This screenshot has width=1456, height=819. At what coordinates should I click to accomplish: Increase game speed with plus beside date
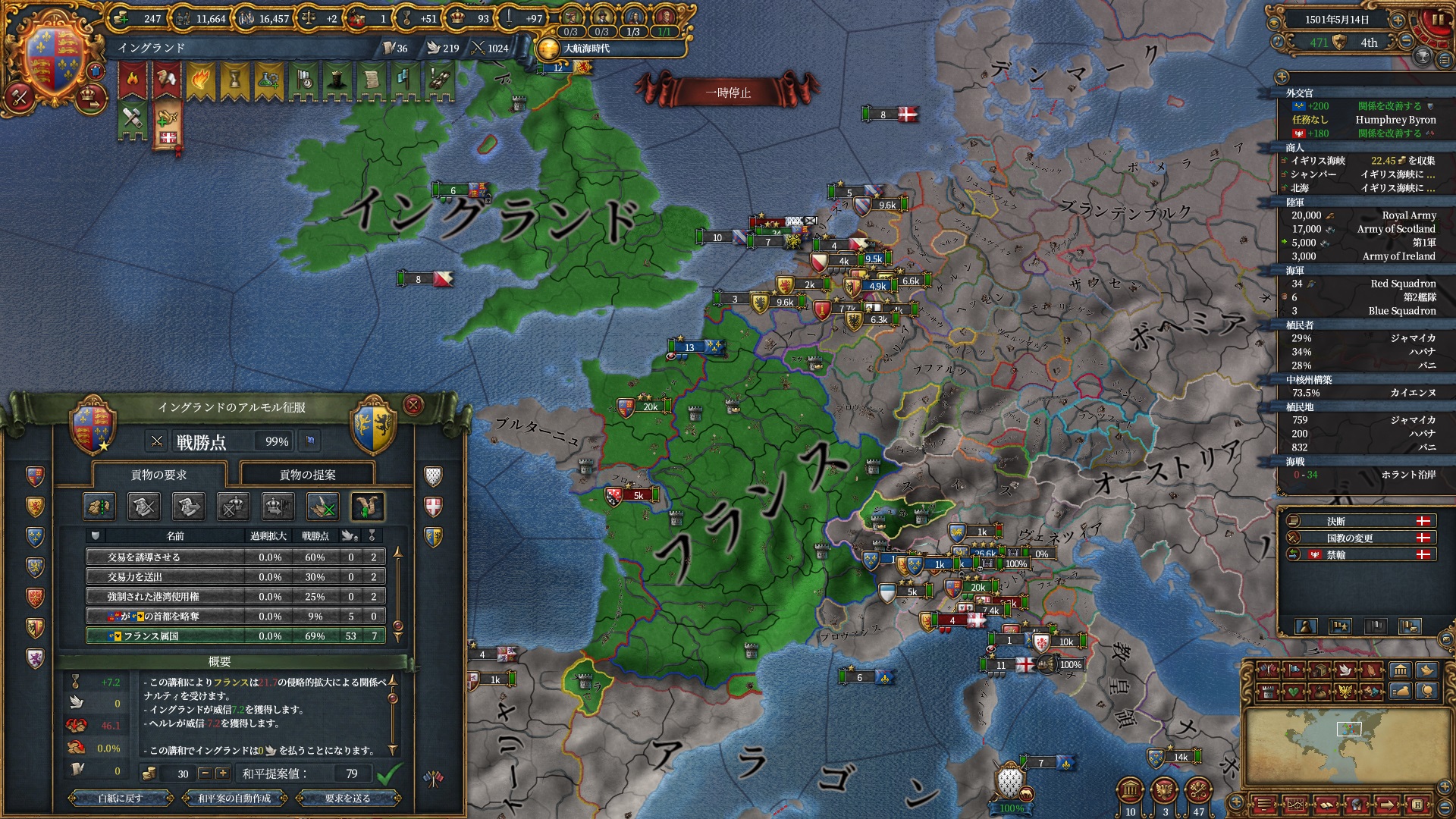(1398, 20)
